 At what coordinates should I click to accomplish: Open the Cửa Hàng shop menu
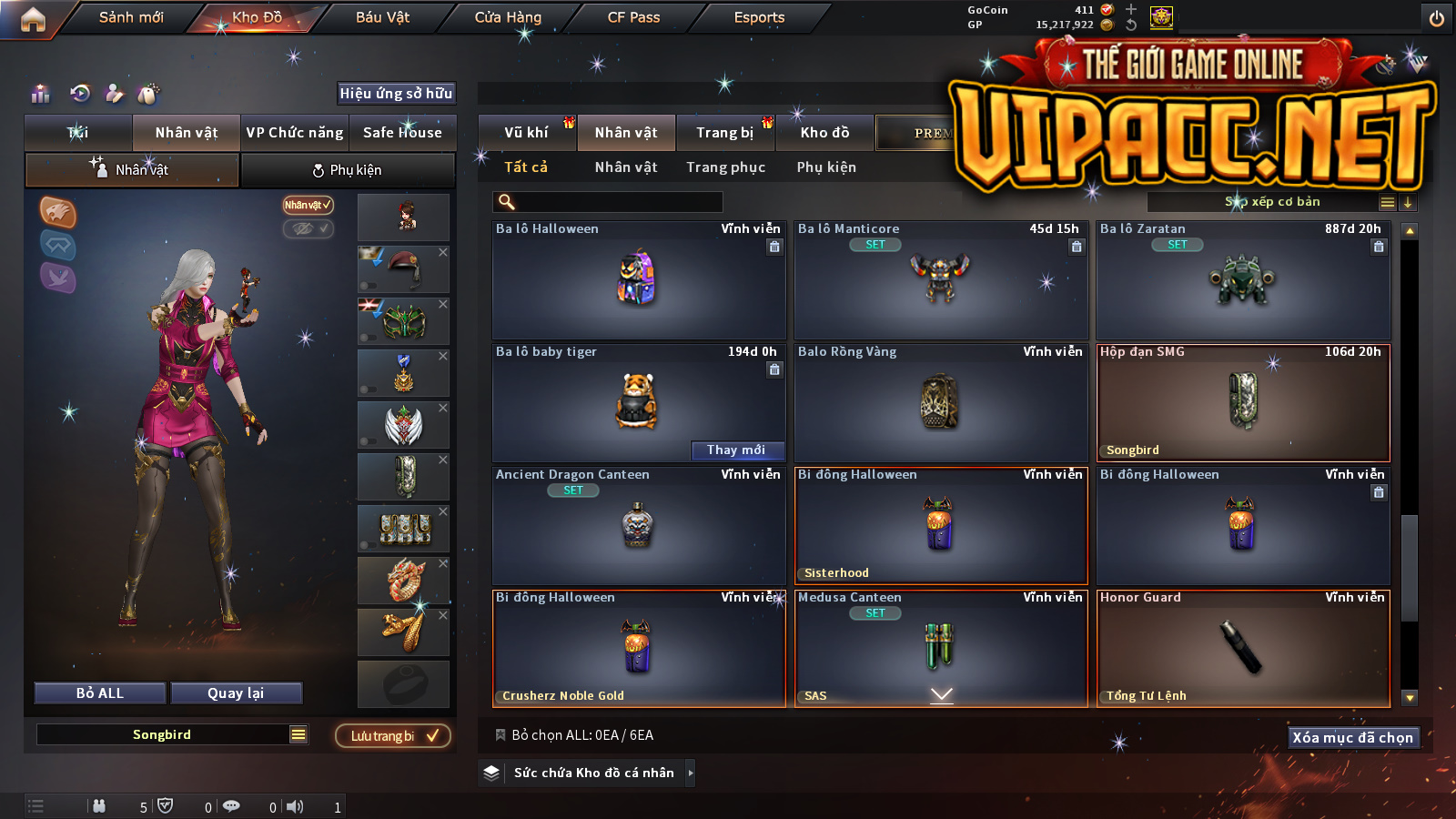pos(508,17)
